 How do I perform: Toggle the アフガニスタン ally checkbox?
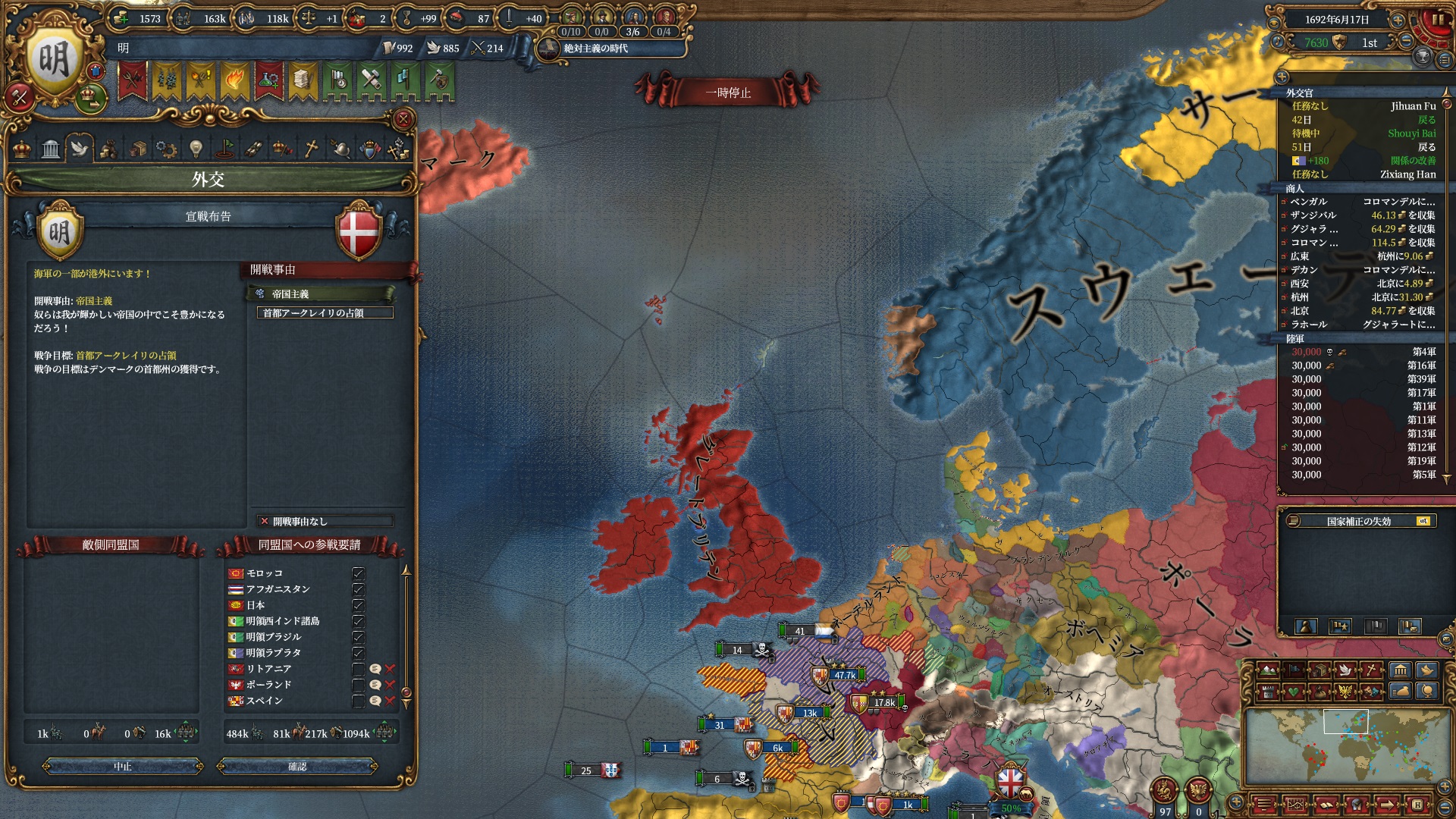[x=359, y=589]
